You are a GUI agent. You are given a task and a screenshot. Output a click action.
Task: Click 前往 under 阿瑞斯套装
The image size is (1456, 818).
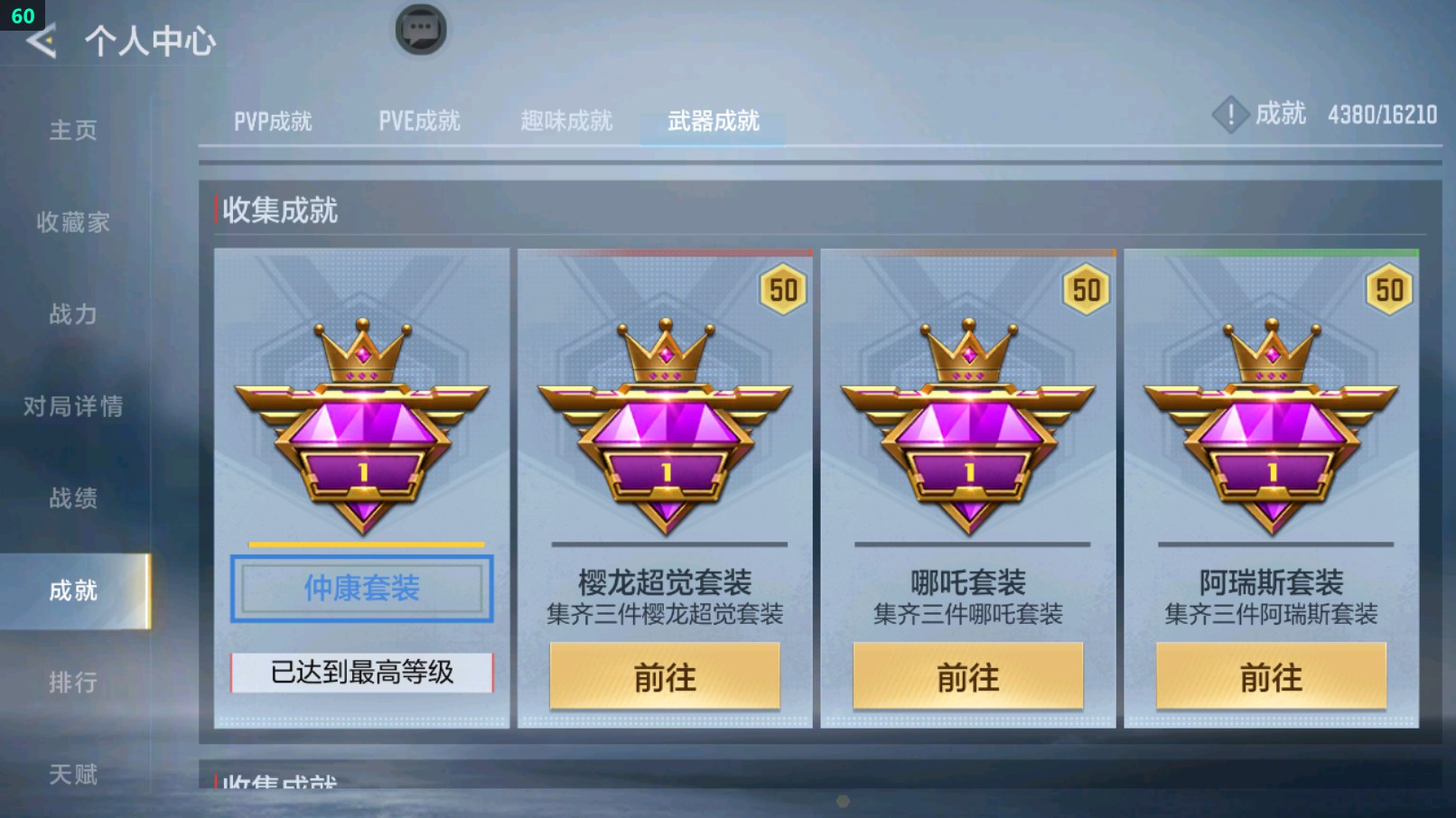click(x=1274, y=677)
